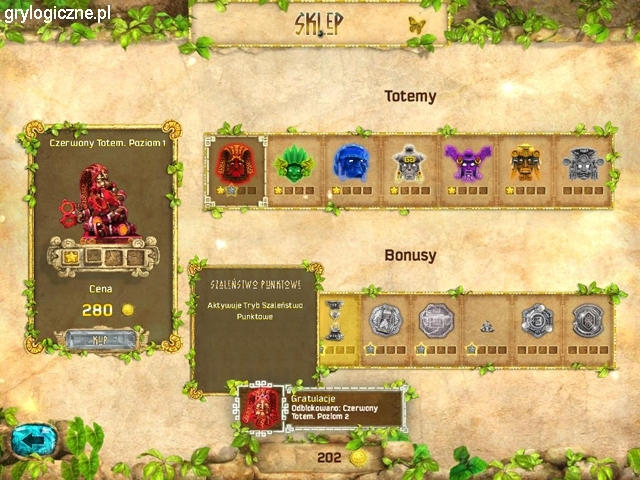This screenshot has width=640, height=480.
Task: Open the unlocked Czerwony Totem notification
Action: coord(322,408)
